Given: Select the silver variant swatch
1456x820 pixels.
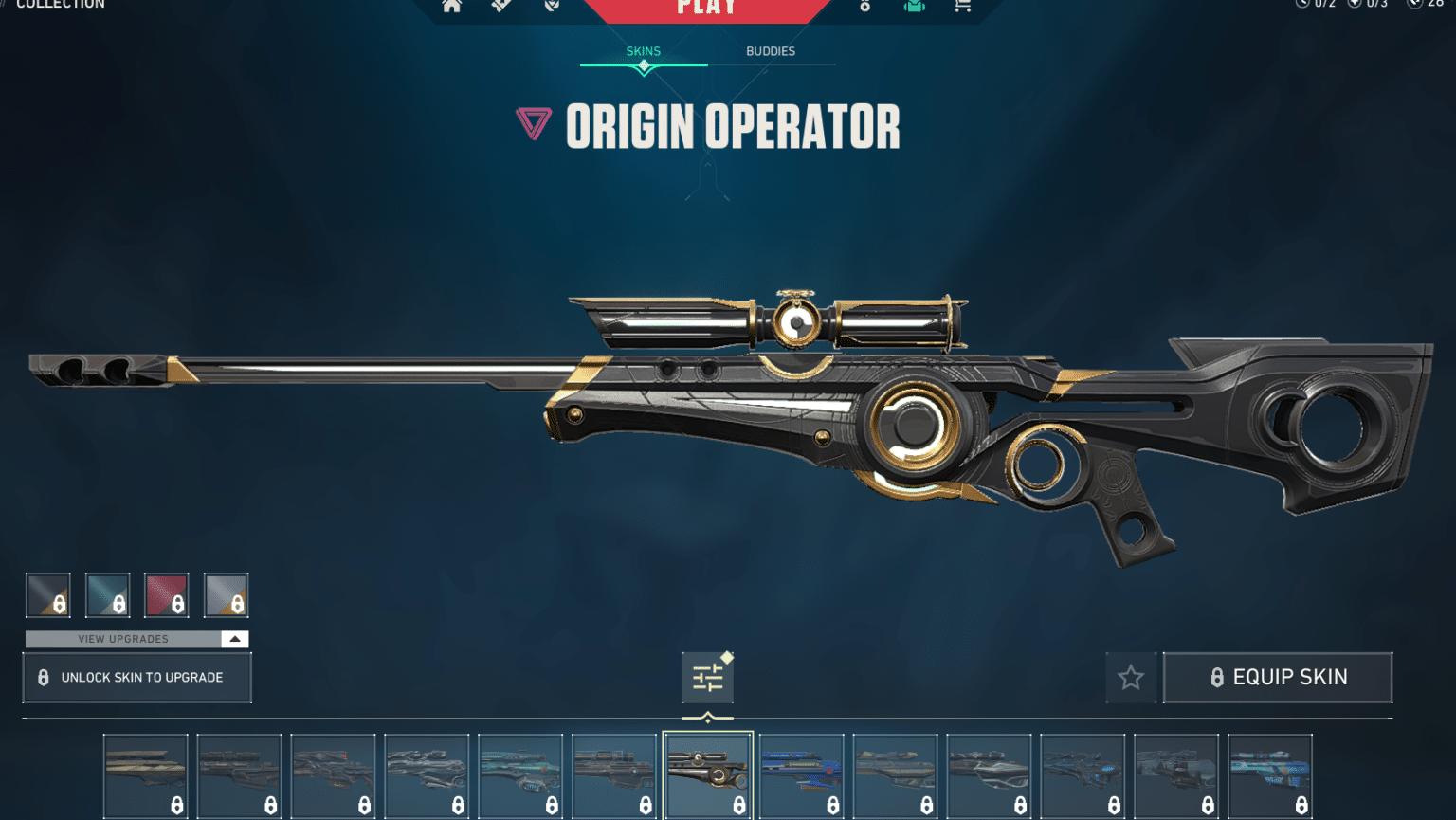Looking at the screenshot, I should tap(226, 594).
